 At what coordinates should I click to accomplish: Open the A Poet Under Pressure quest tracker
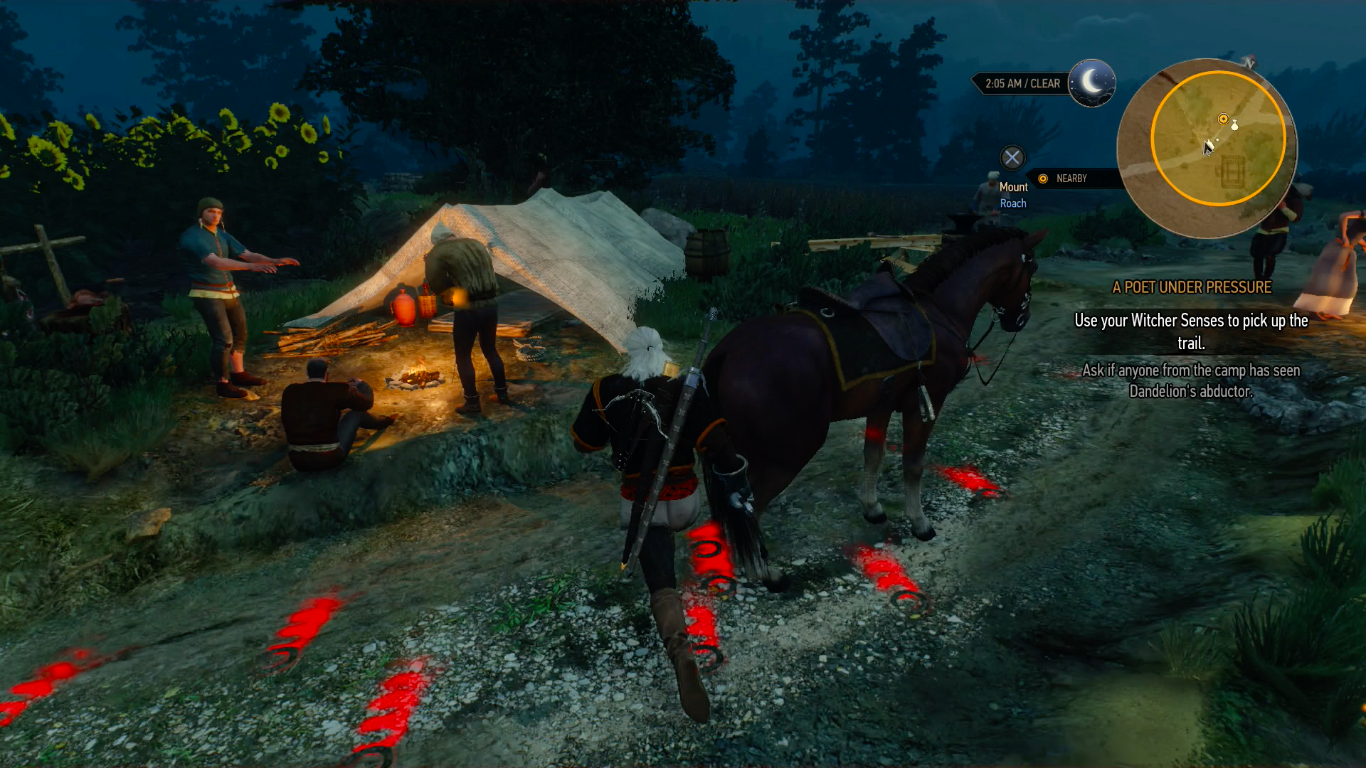[1192, 287]
